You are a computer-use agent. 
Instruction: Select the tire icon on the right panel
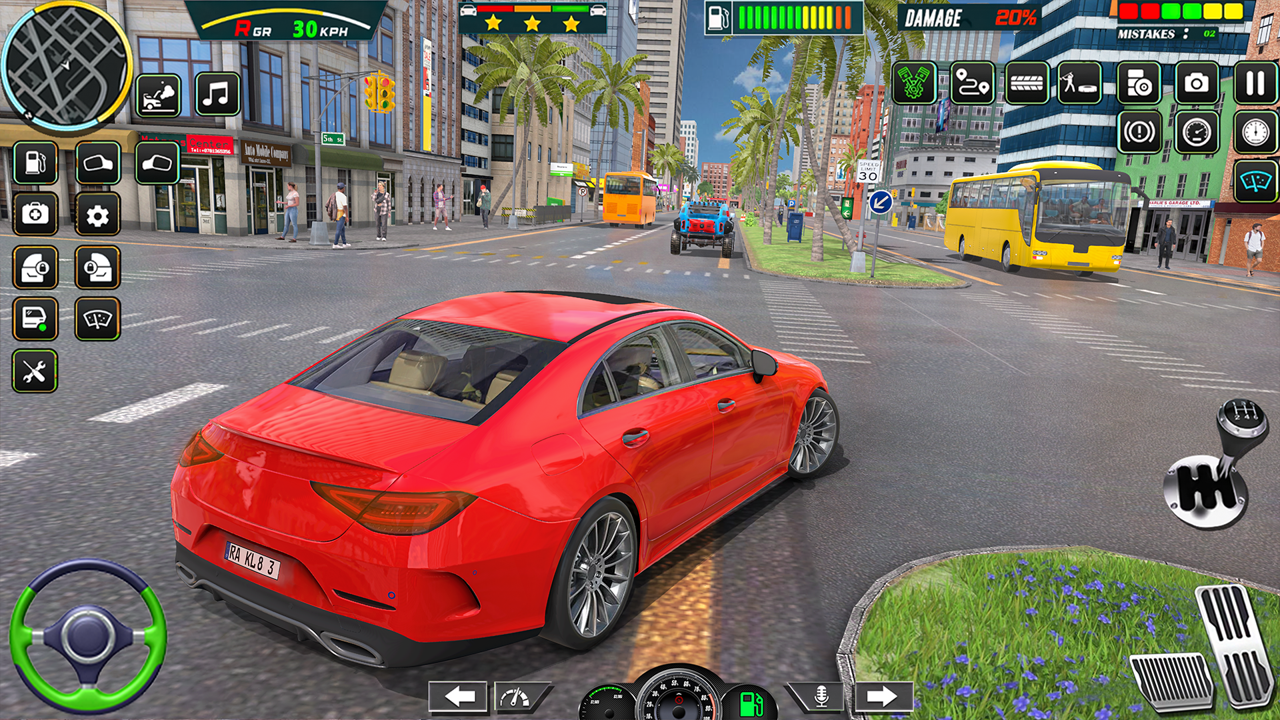pyautogui.click(x=1027, y=80)
